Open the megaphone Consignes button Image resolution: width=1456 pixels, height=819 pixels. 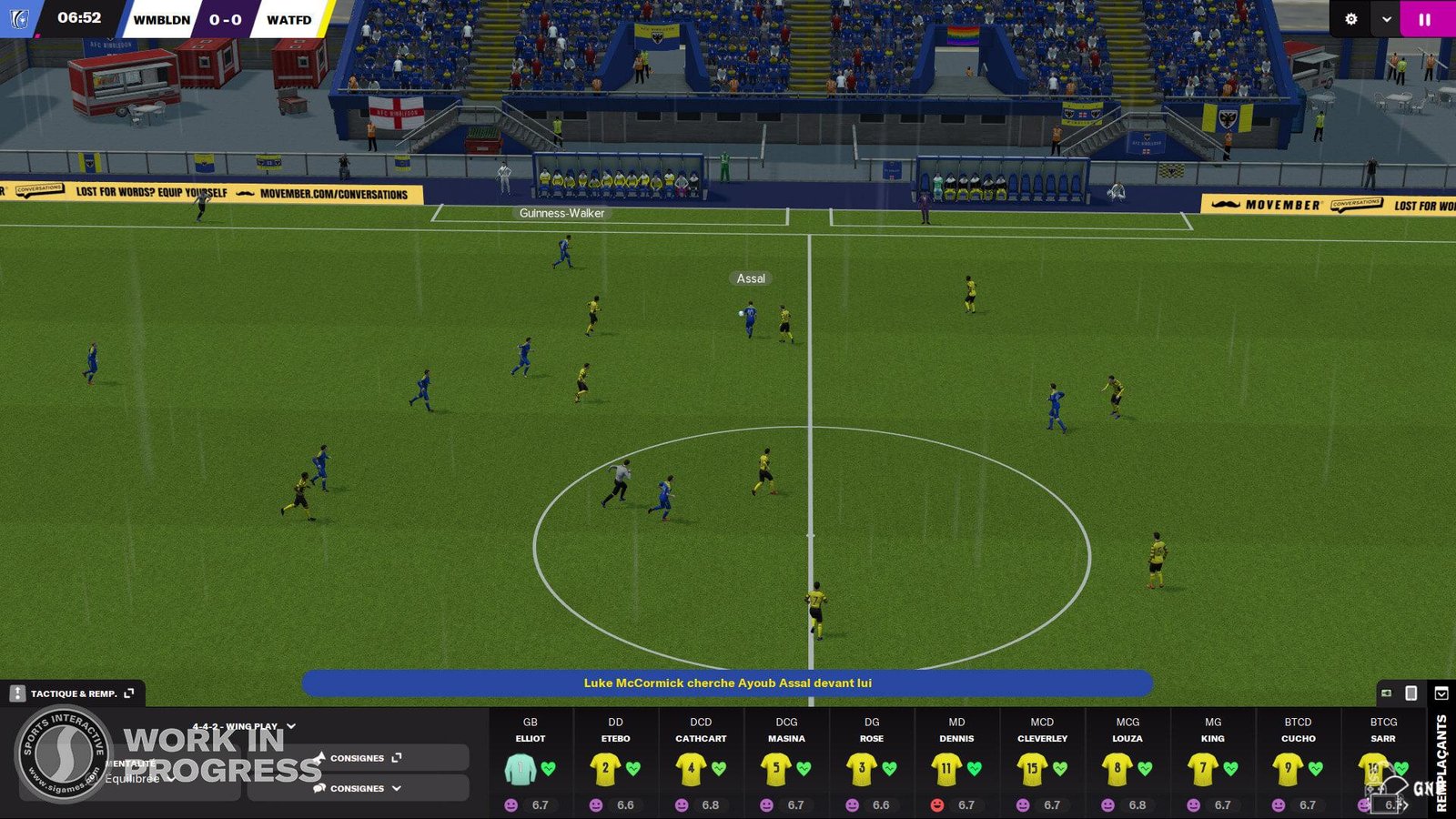(x=359, y=758)
